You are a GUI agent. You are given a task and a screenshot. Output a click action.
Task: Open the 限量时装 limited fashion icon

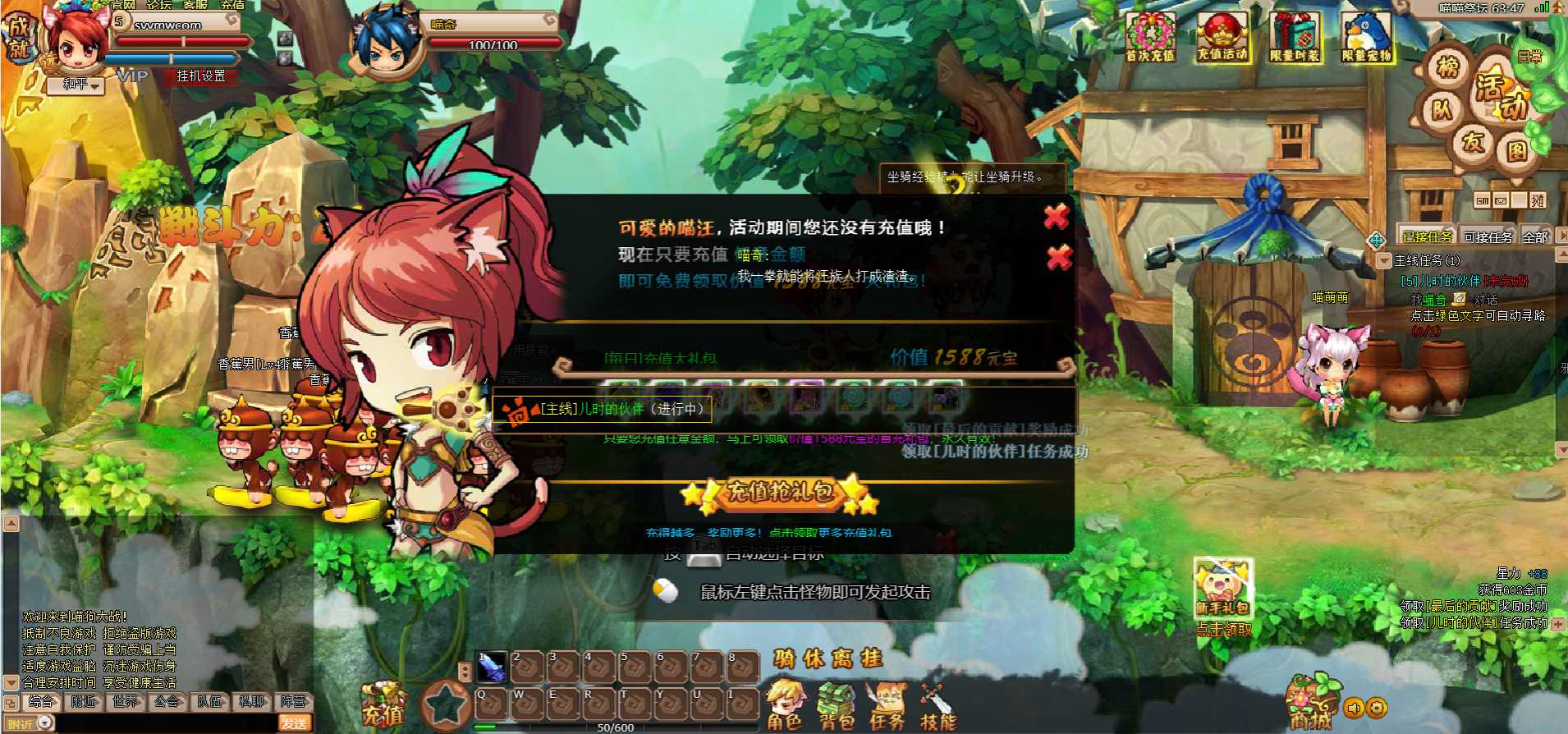tap(1295, 38)
